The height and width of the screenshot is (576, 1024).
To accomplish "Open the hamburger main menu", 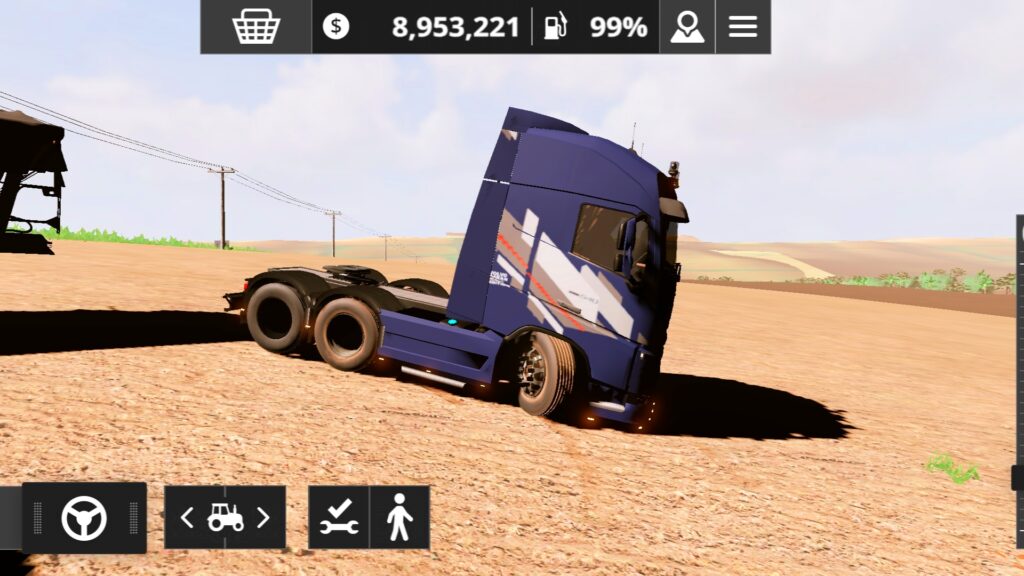I will point(743,26).
